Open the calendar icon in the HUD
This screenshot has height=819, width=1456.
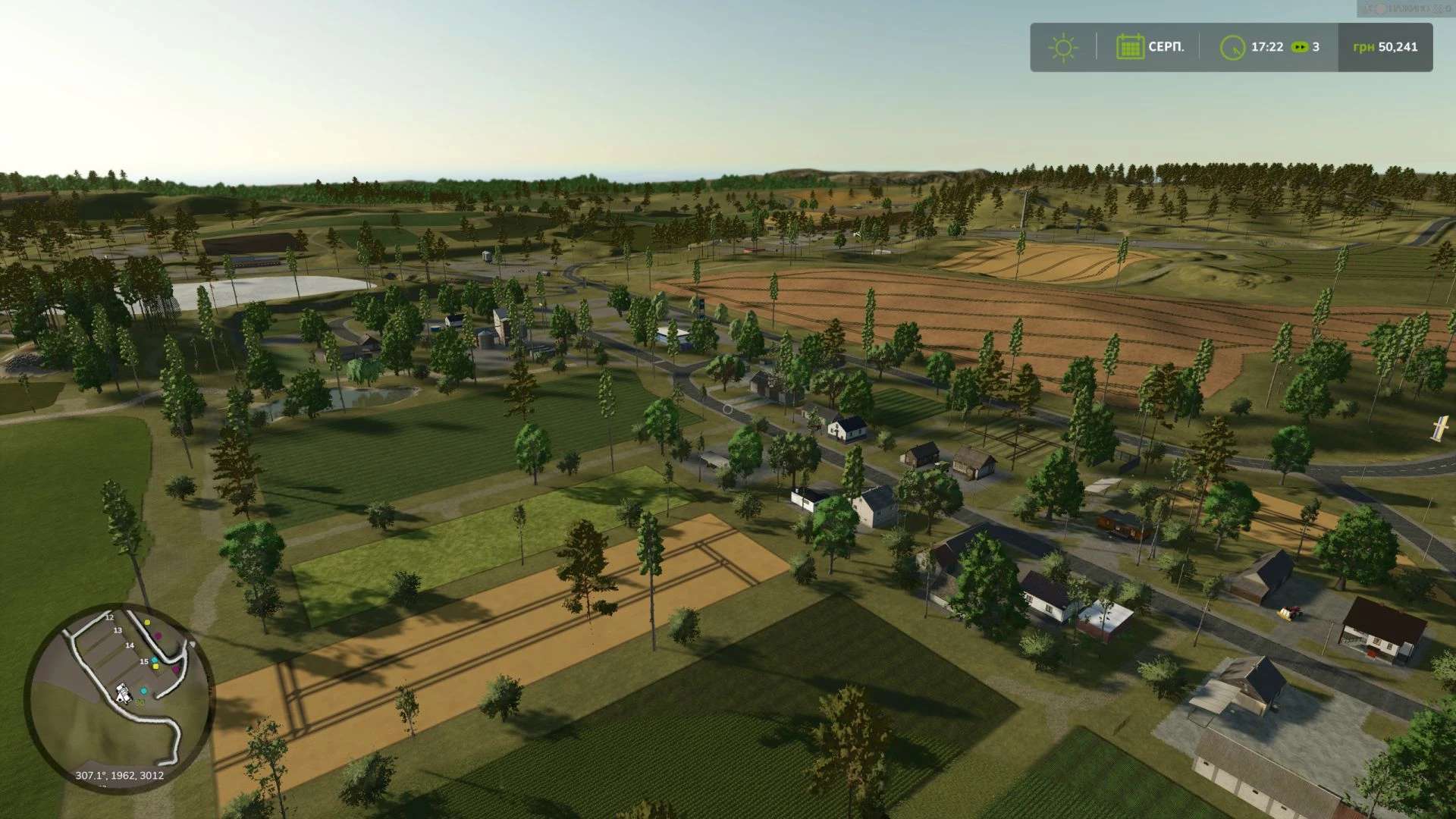click(1129, 47)
